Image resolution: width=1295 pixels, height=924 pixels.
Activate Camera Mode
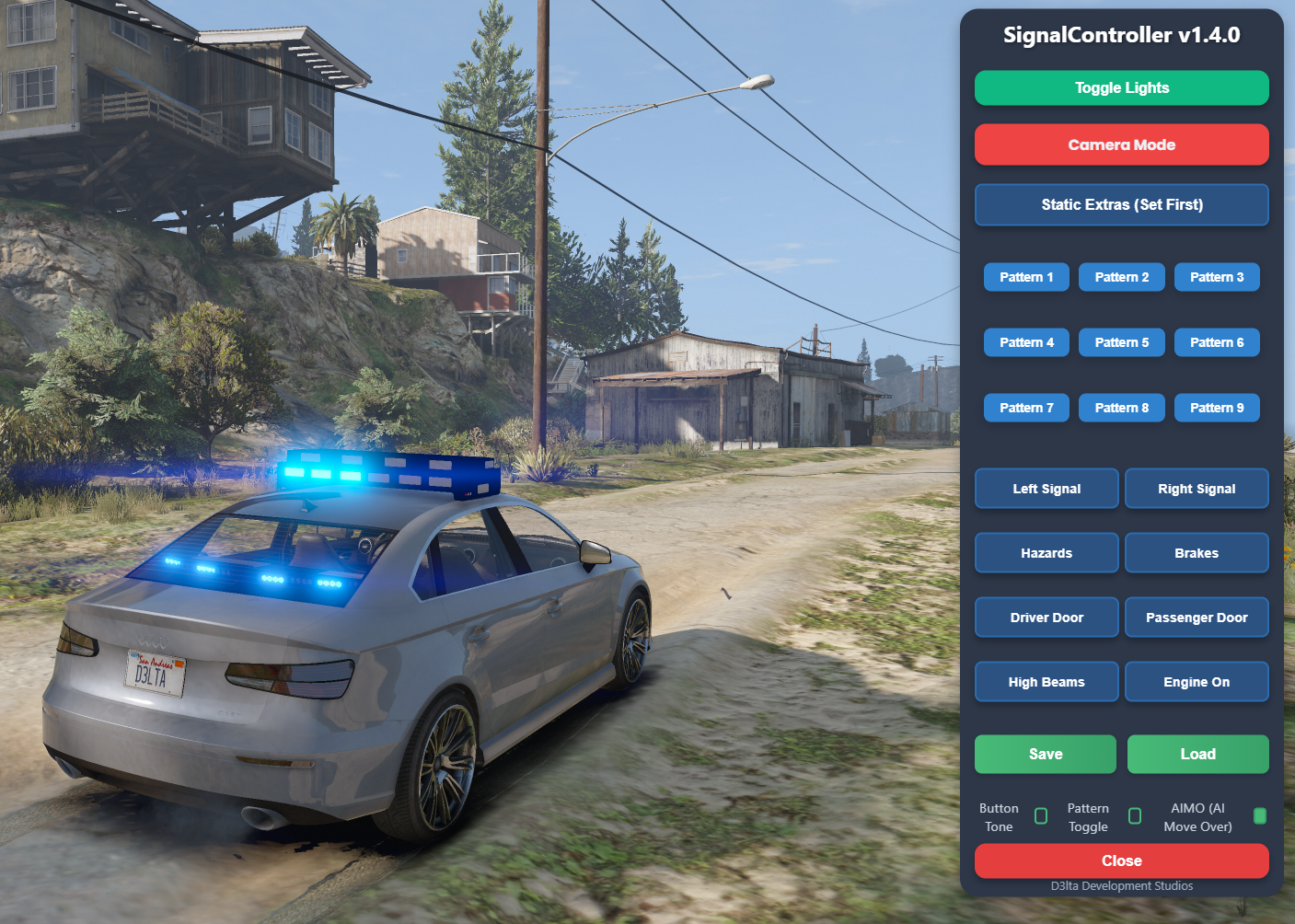[1121, 145]
